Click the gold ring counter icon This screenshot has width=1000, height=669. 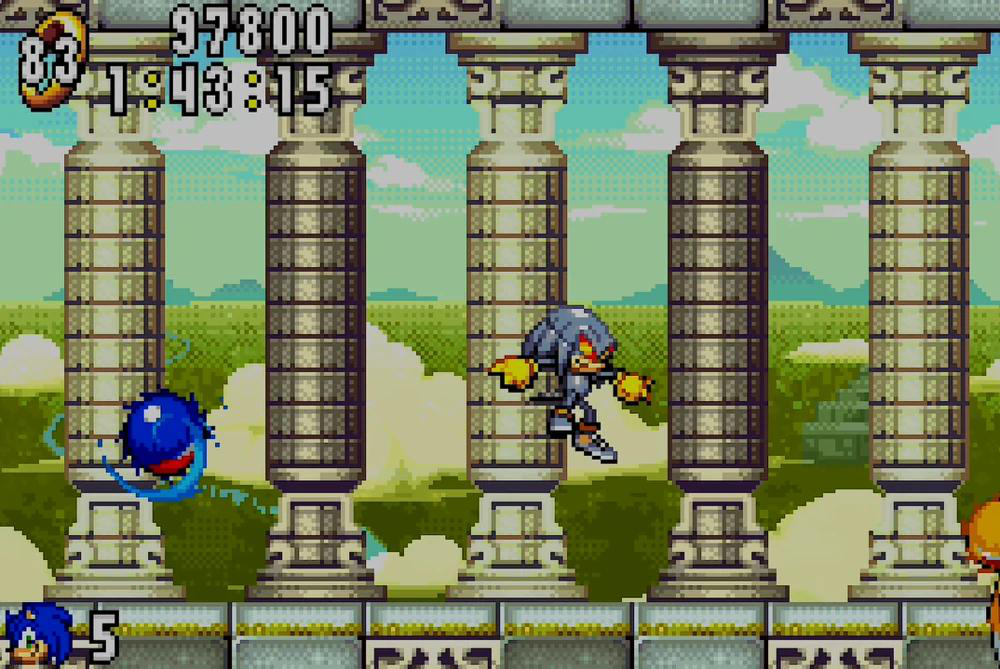[50, 60]
